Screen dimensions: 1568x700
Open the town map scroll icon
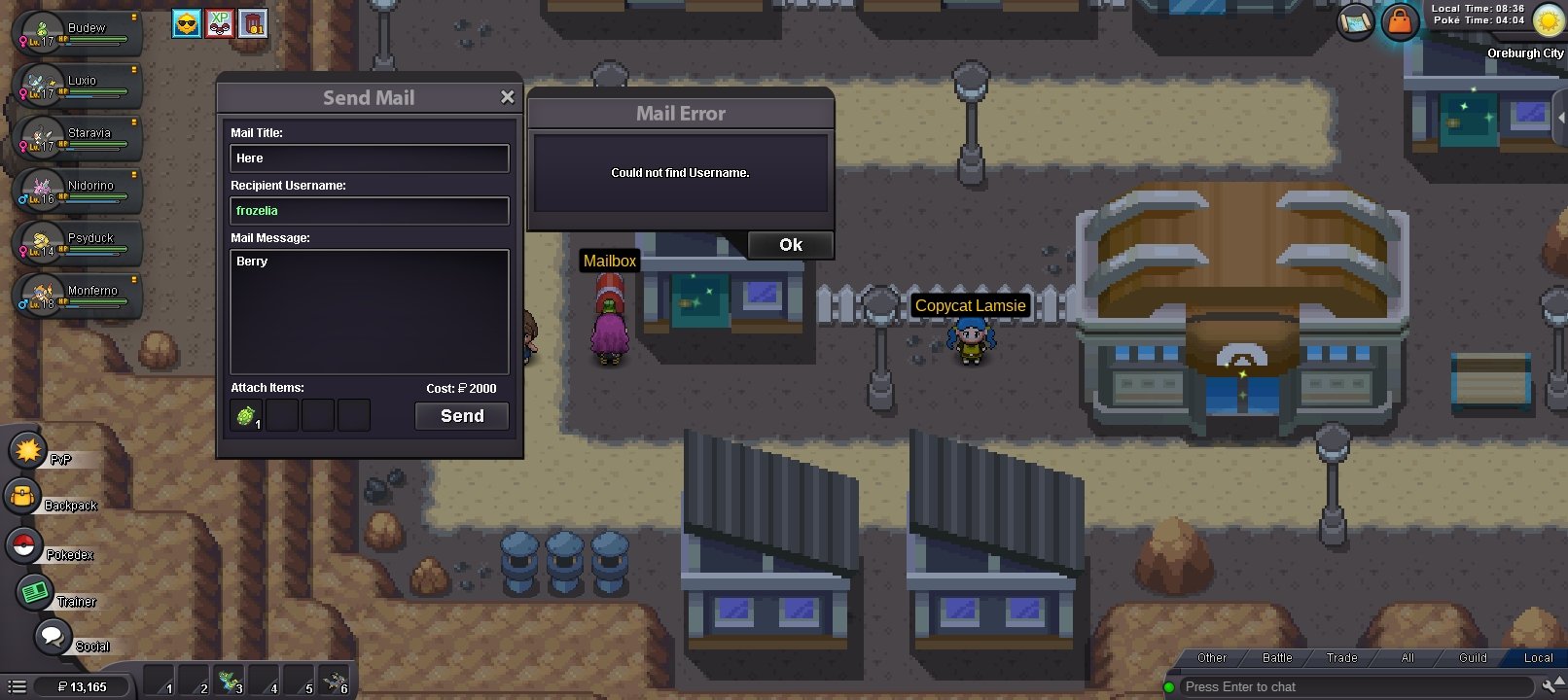click(1353, 20)
